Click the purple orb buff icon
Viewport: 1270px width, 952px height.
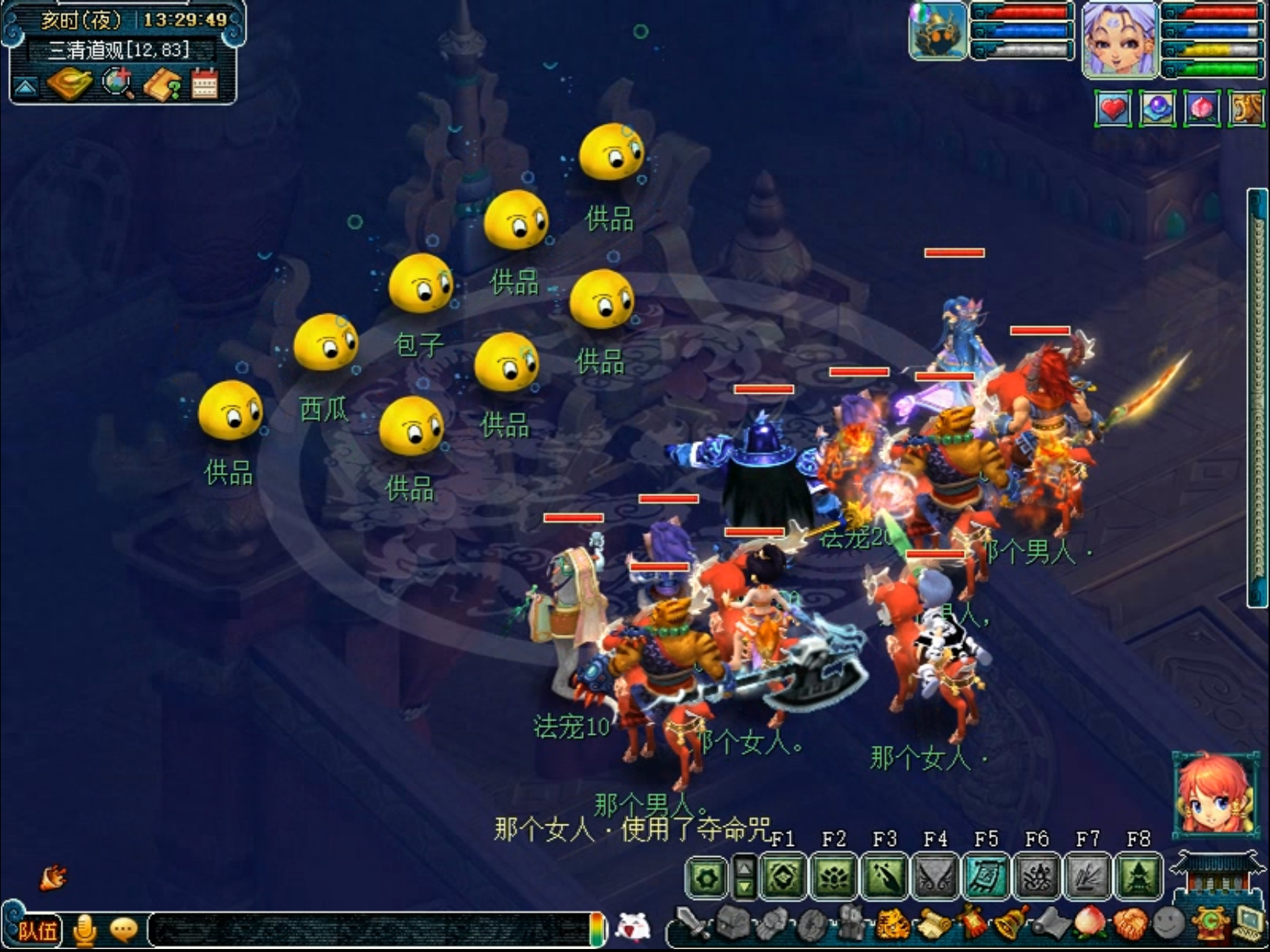point(1157,110)
